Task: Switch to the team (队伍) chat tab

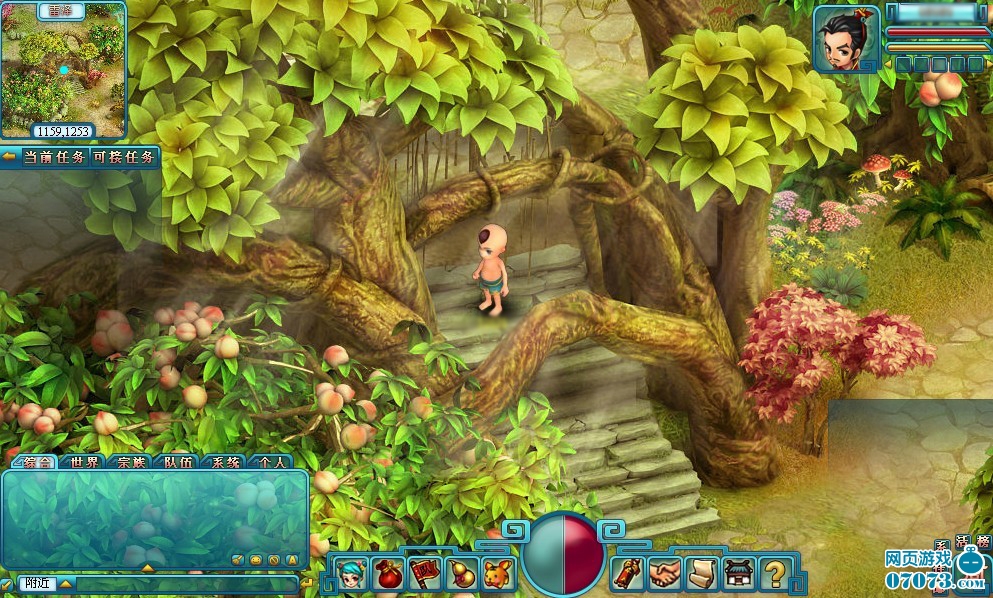Action: tap(178, 462)
